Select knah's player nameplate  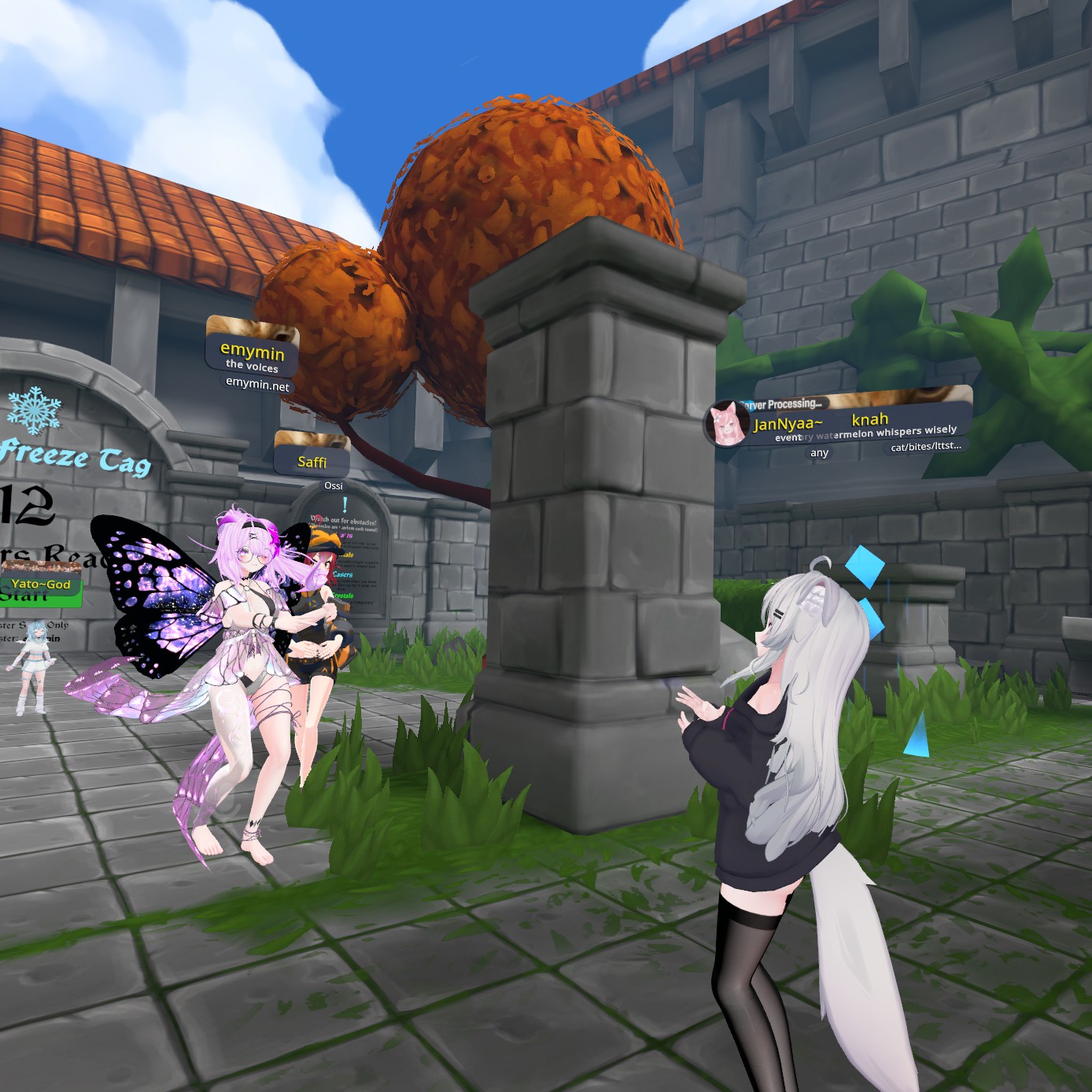tap(870, 419)
